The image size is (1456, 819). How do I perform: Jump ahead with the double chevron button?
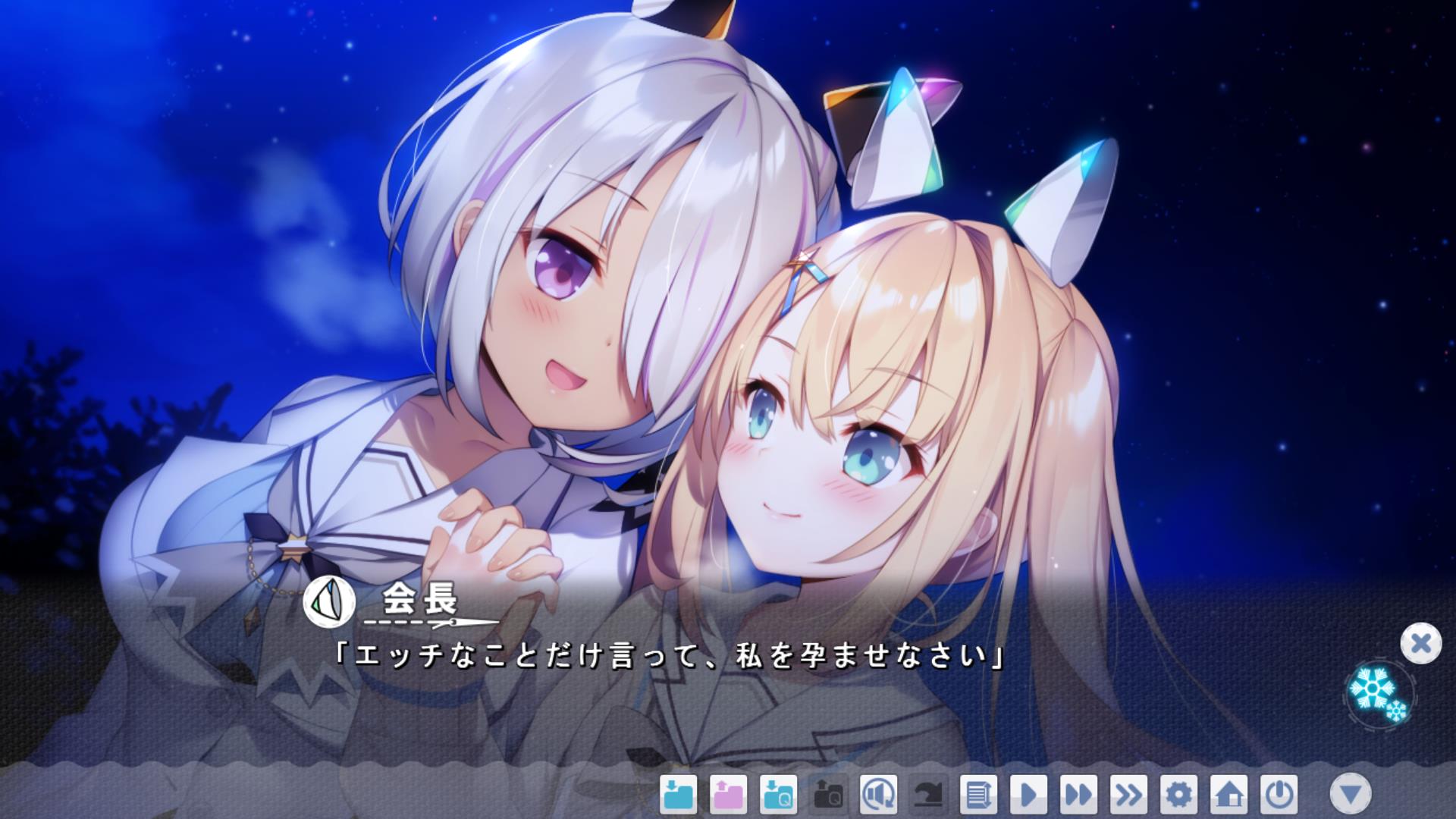click(x=1128, y=795)
